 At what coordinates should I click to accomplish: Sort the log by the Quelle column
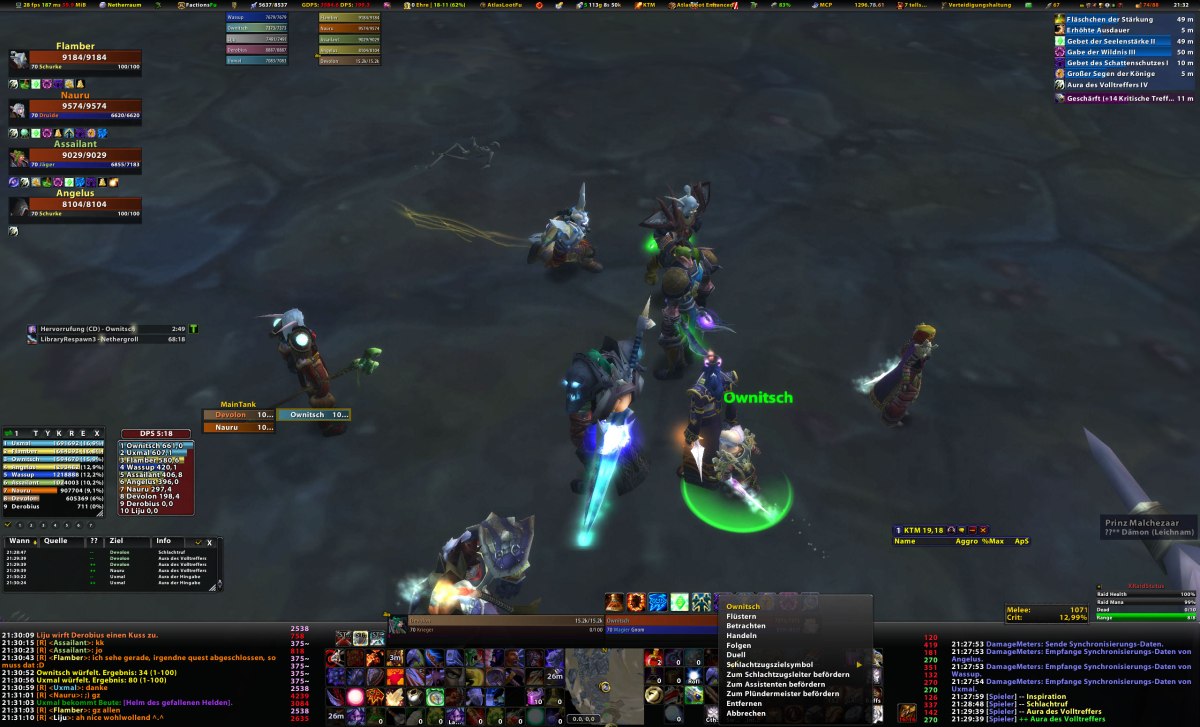click(56, 541)
